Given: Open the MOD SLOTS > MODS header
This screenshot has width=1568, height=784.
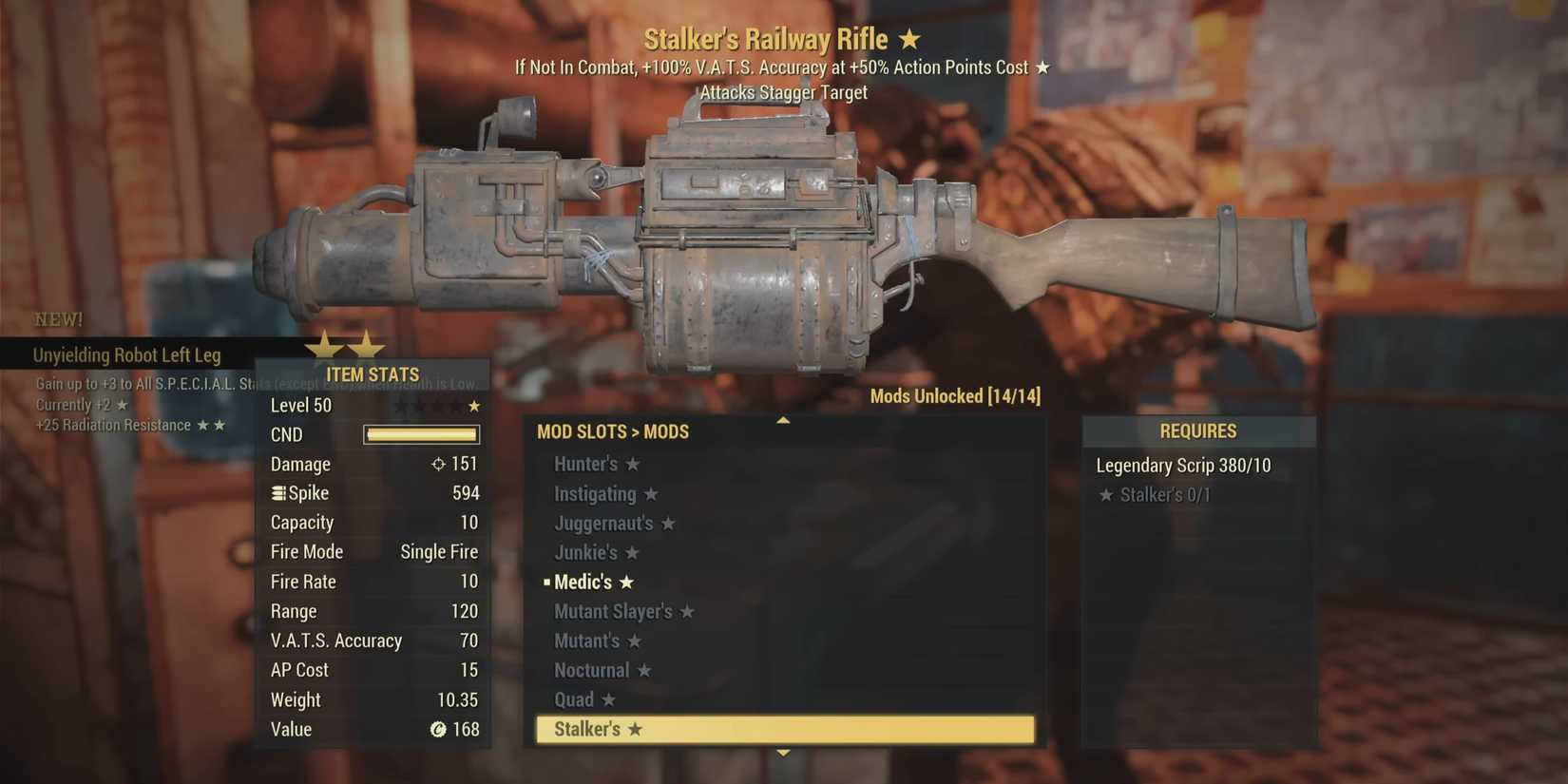Looking at the screenshot, I should coord(613,431).
